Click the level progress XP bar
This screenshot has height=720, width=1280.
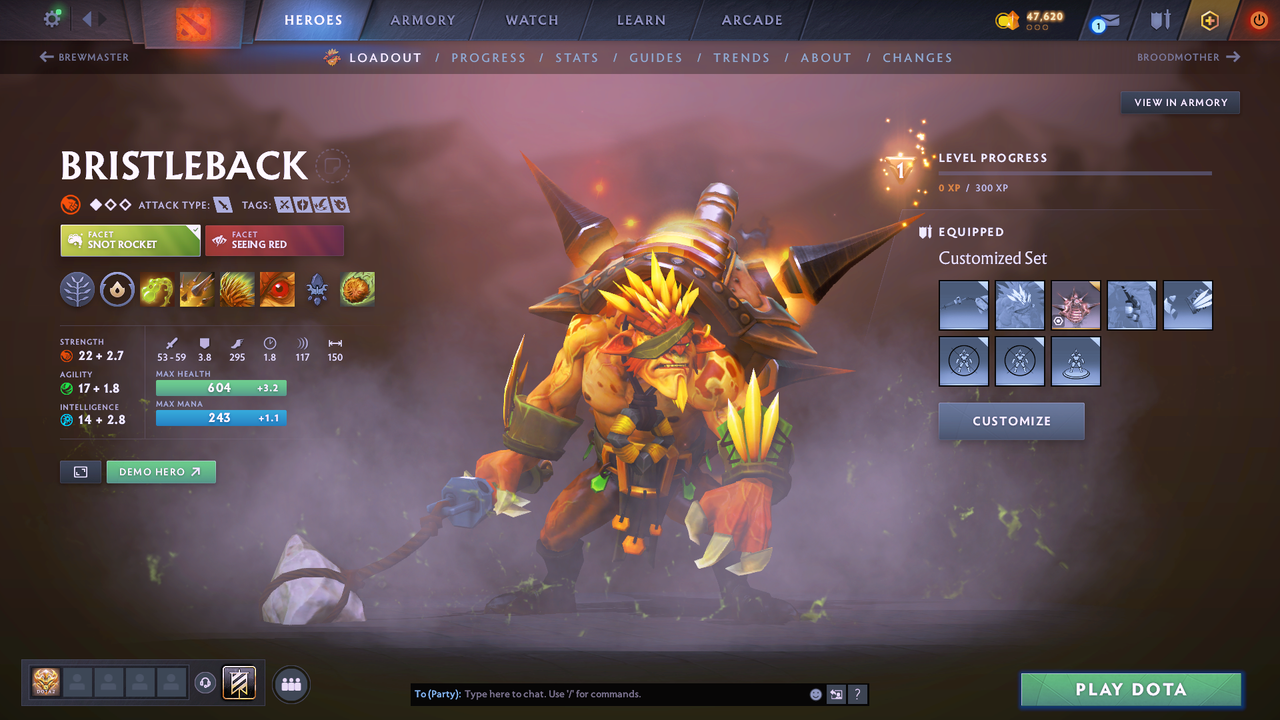coord(1075,173)
